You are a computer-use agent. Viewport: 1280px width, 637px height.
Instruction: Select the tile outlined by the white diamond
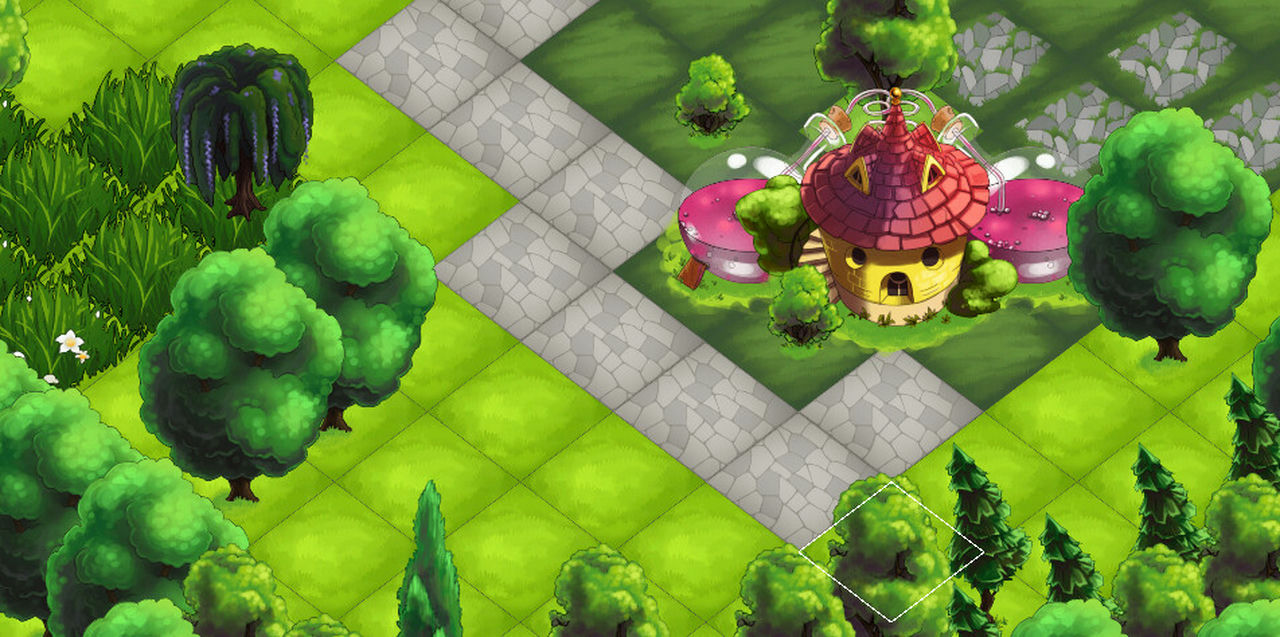[891, 550]
